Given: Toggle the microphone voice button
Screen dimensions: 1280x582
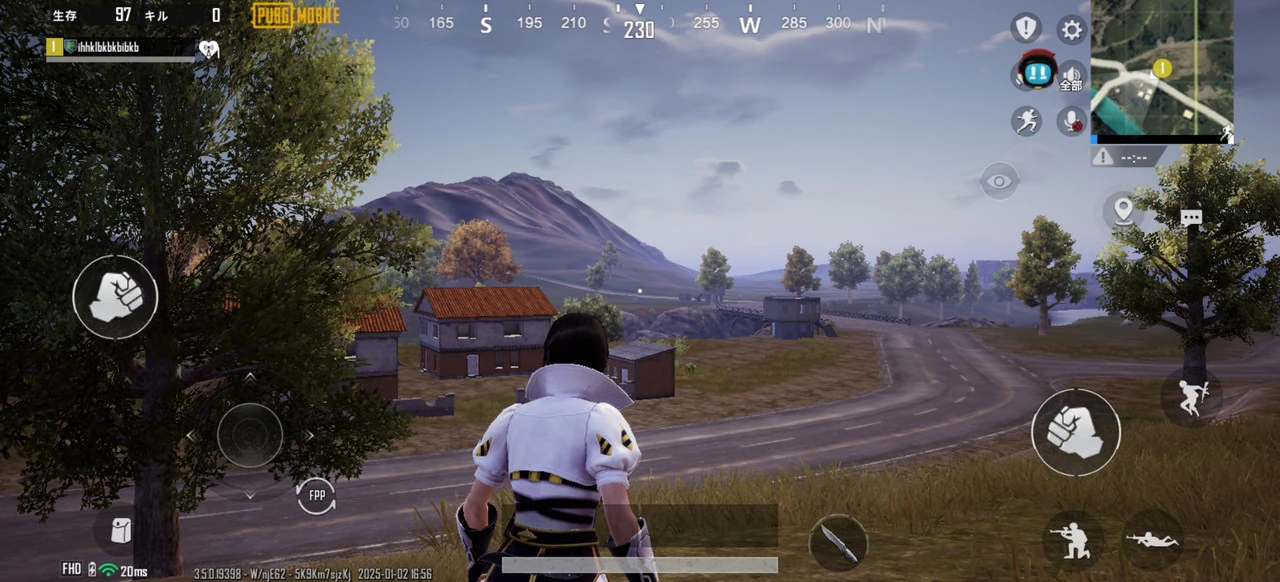Looking at the screenshot, I should point(1072,121).
